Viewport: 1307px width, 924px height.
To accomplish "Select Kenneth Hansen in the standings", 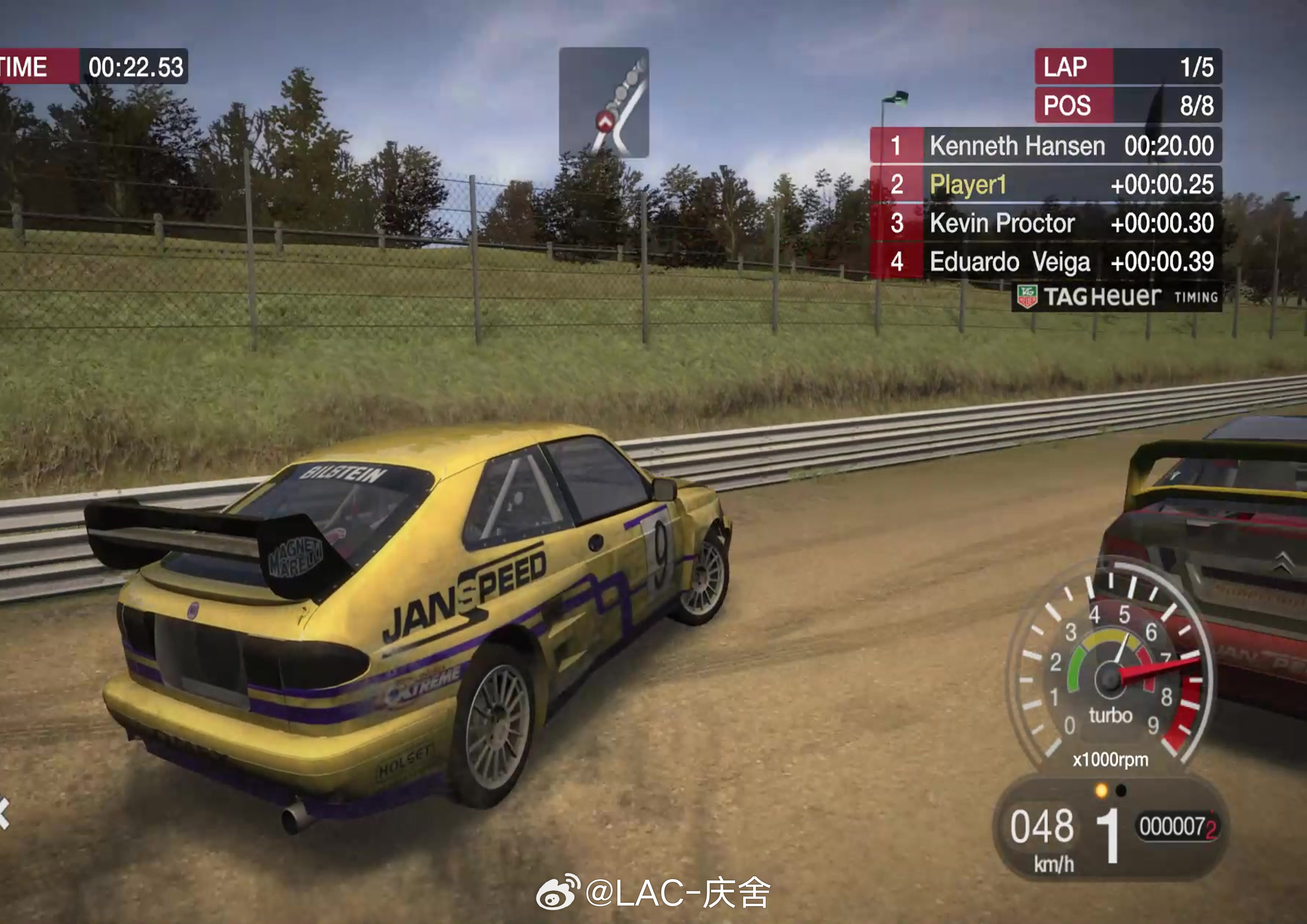I will [1046, 146].
